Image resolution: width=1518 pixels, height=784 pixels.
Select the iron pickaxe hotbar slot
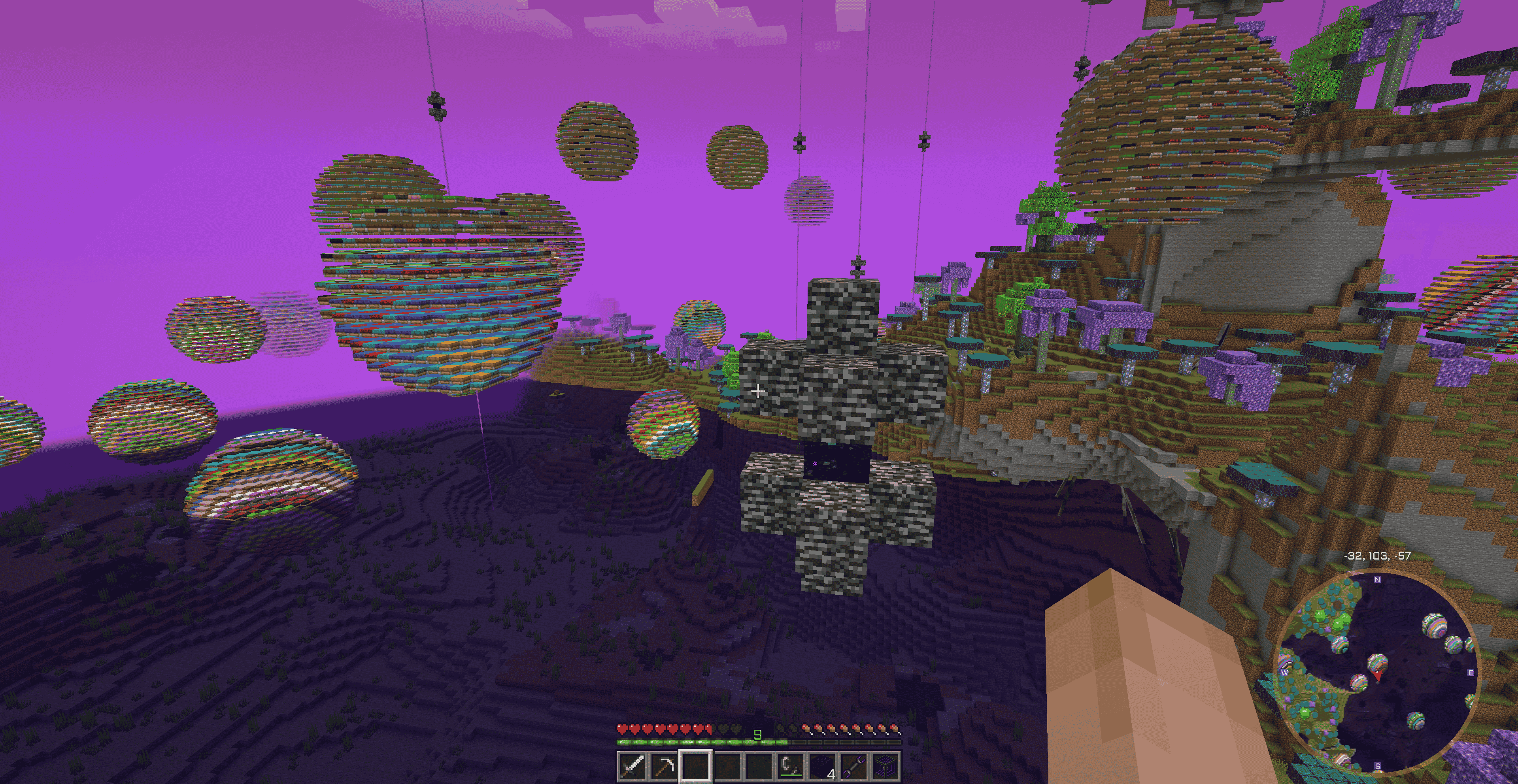coord(664,766)
